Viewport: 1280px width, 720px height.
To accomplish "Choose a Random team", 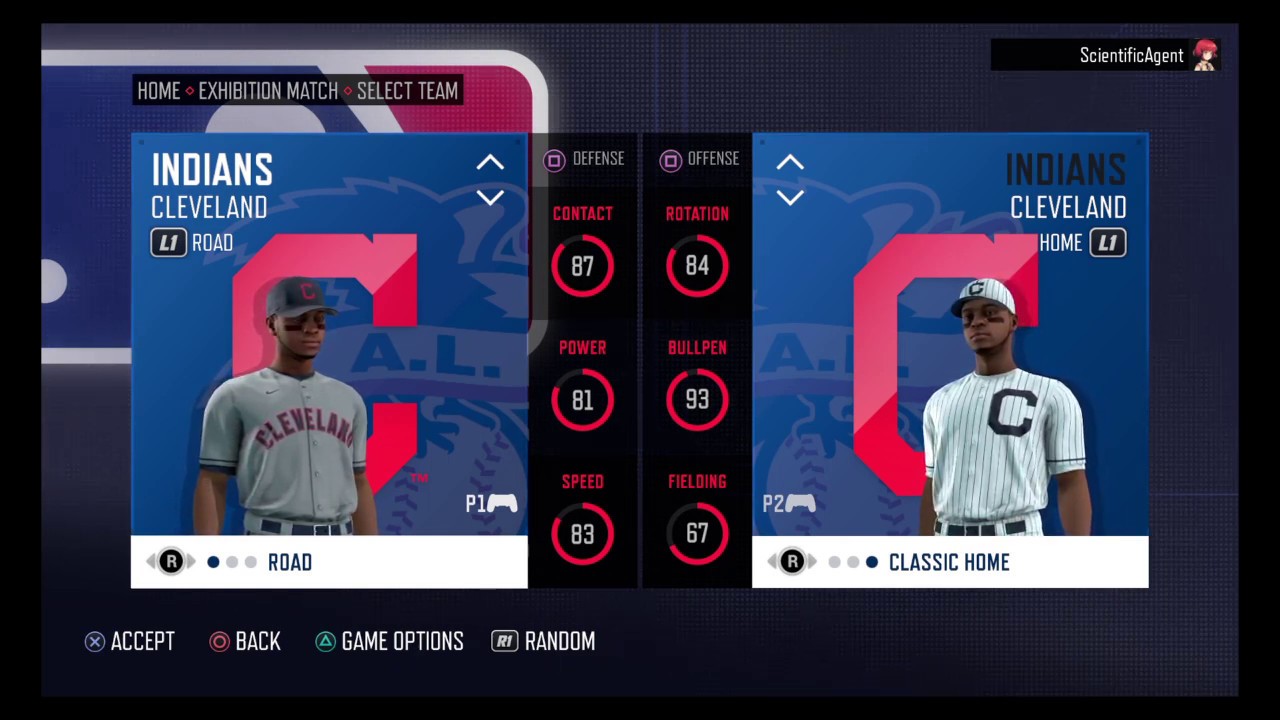I will click(x=544, y=642).
